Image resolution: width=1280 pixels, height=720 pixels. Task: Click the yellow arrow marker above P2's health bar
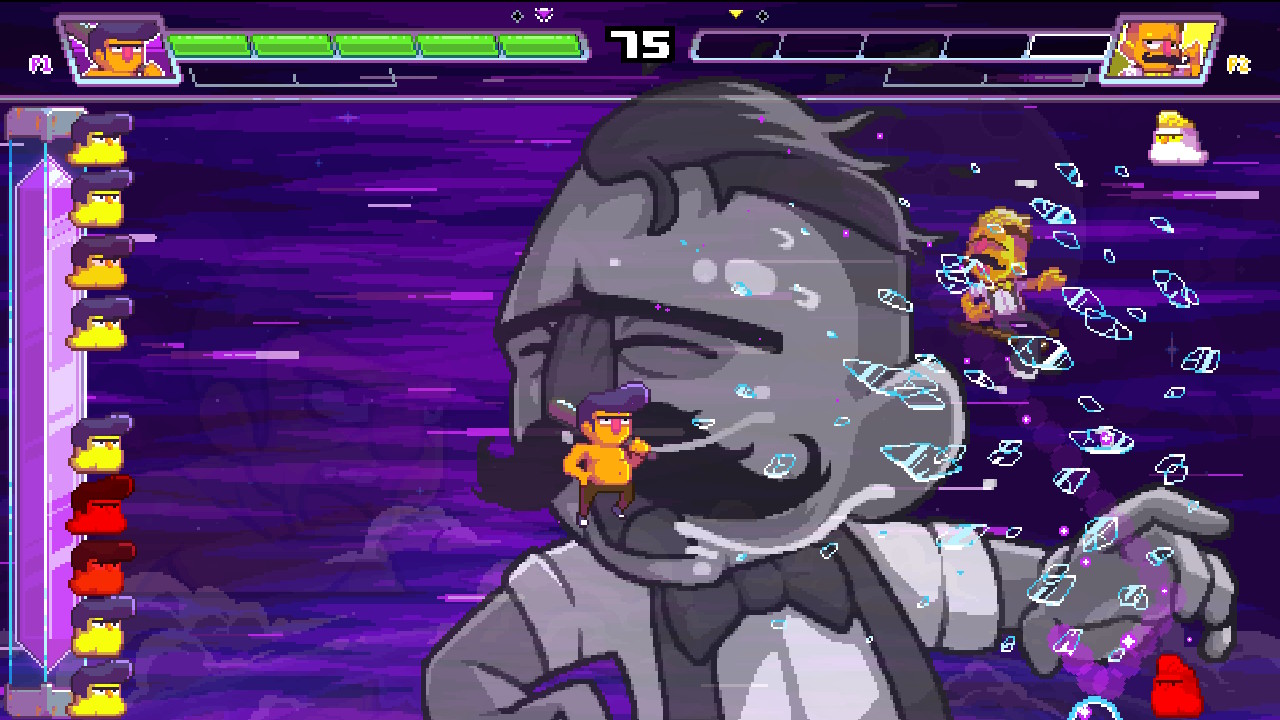pyautogui.click(x=735, y=15)
